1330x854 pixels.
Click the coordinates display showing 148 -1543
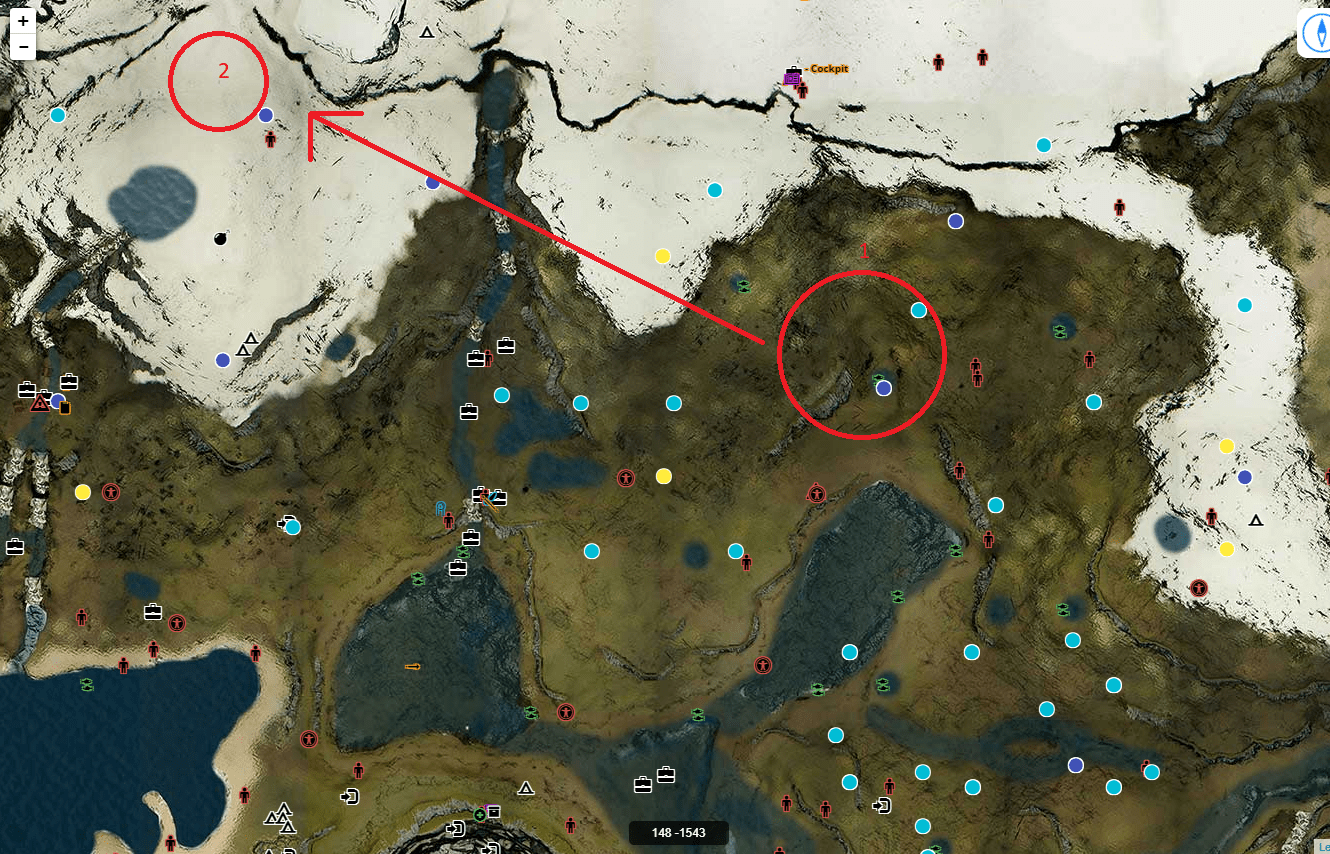[x=677, y=832]
